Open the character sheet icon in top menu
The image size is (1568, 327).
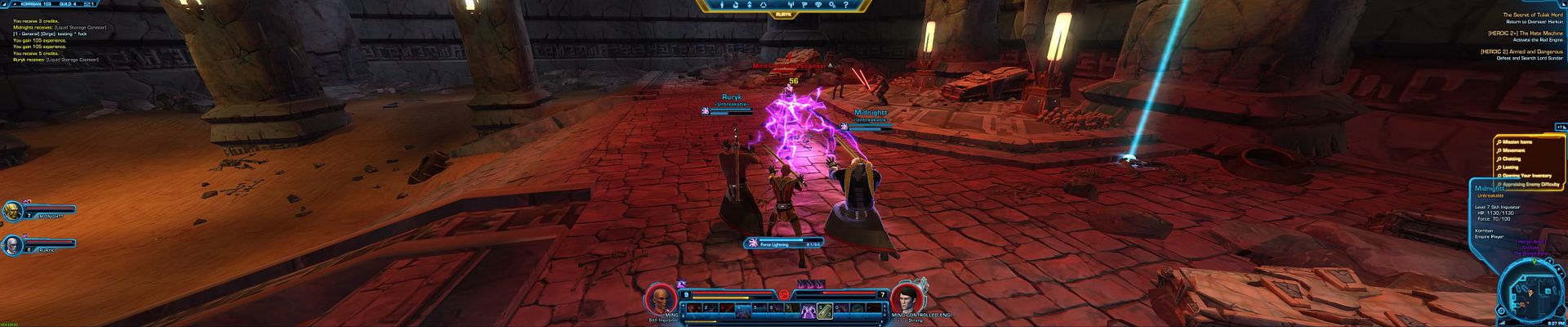pos(722,5)
